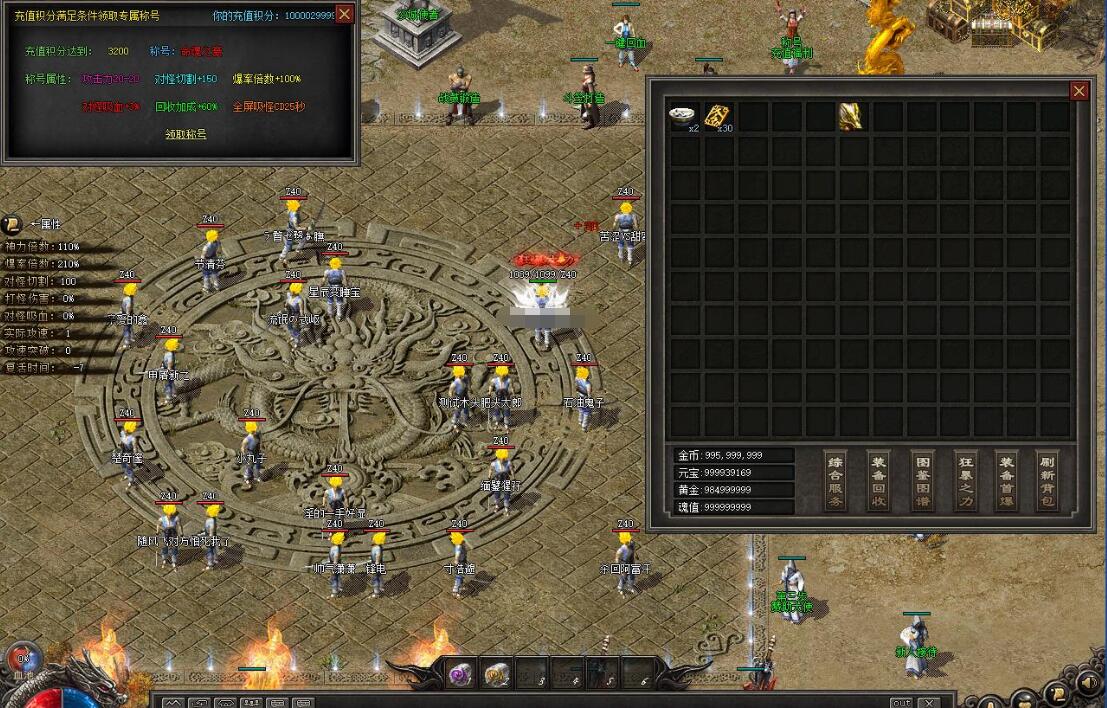Use the golden scroll hotbar item

point(497,674)
